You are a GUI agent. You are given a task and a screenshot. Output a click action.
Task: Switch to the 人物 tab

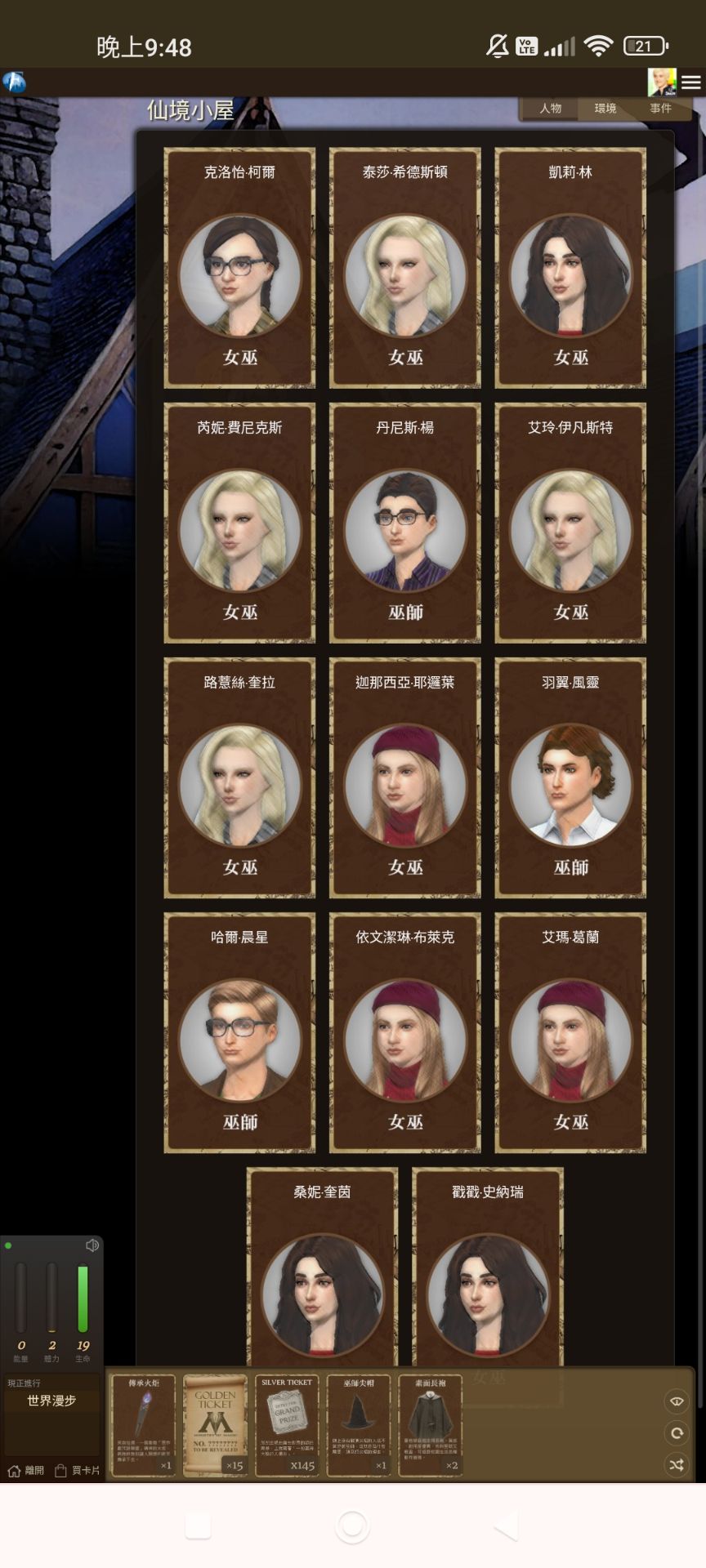[x=550, y=108]
